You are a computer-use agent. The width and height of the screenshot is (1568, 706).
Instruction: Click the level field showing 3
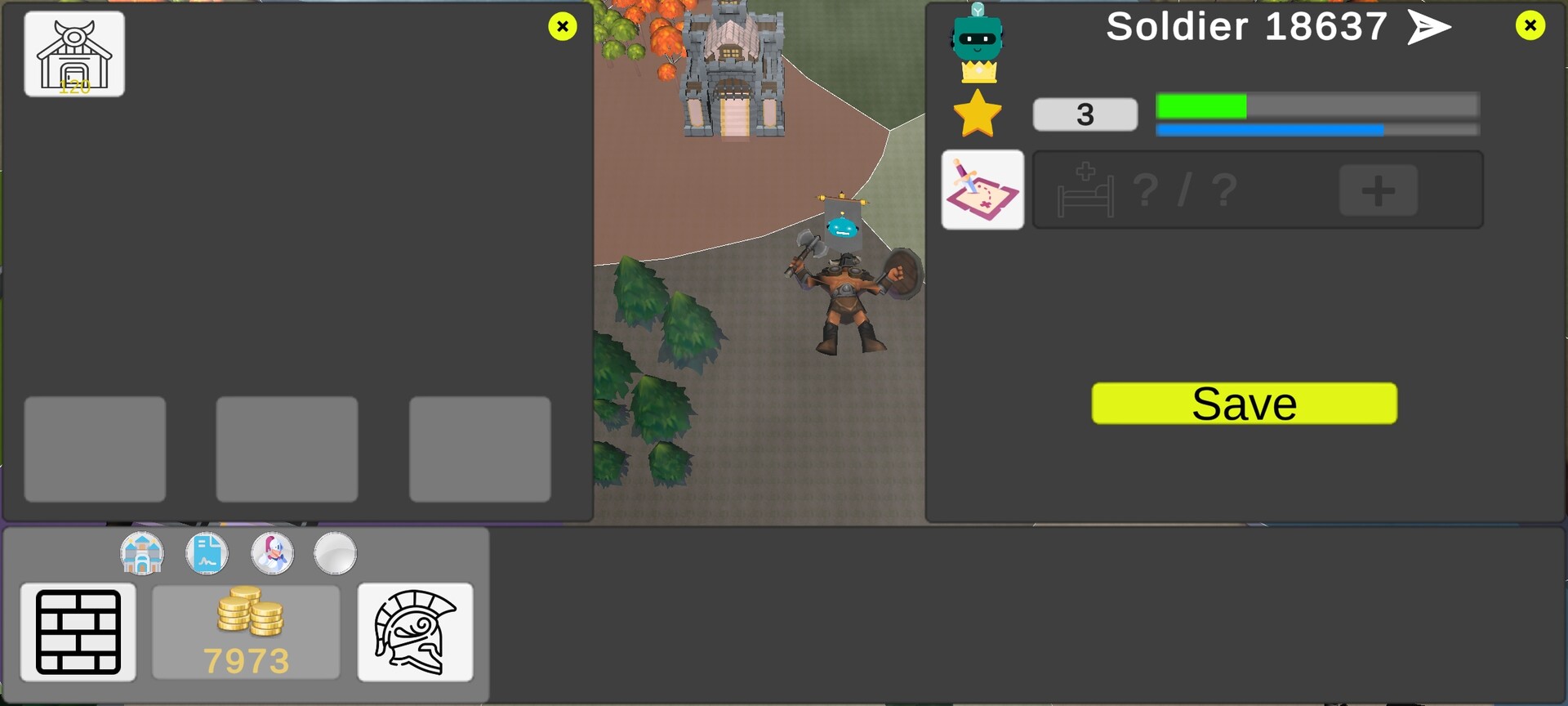coord(1085,113)
